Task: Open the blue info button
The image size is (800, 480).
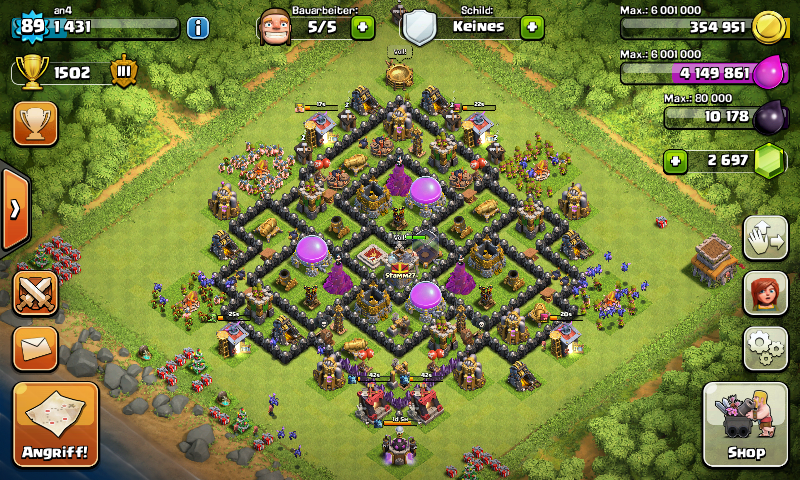Action: pos(197,27)
